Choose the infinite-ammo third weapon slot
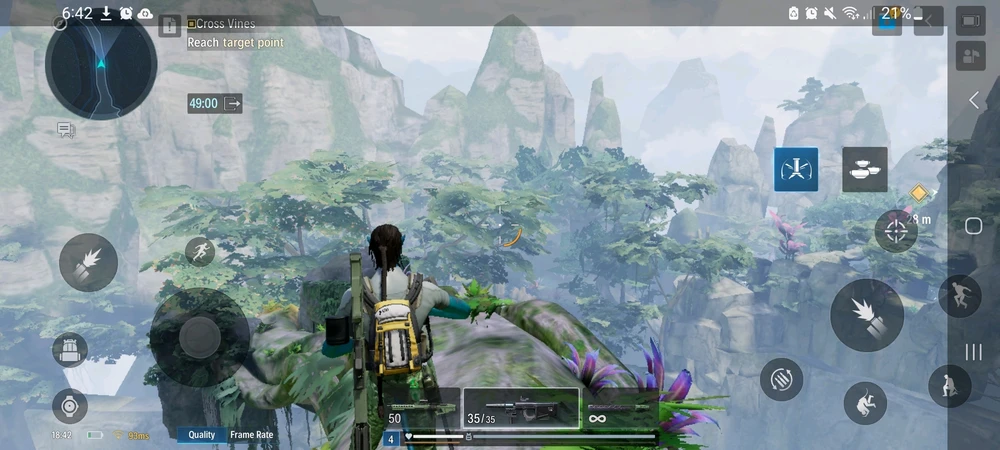Viewport: 1000px width, 450px height. [617, 409]
